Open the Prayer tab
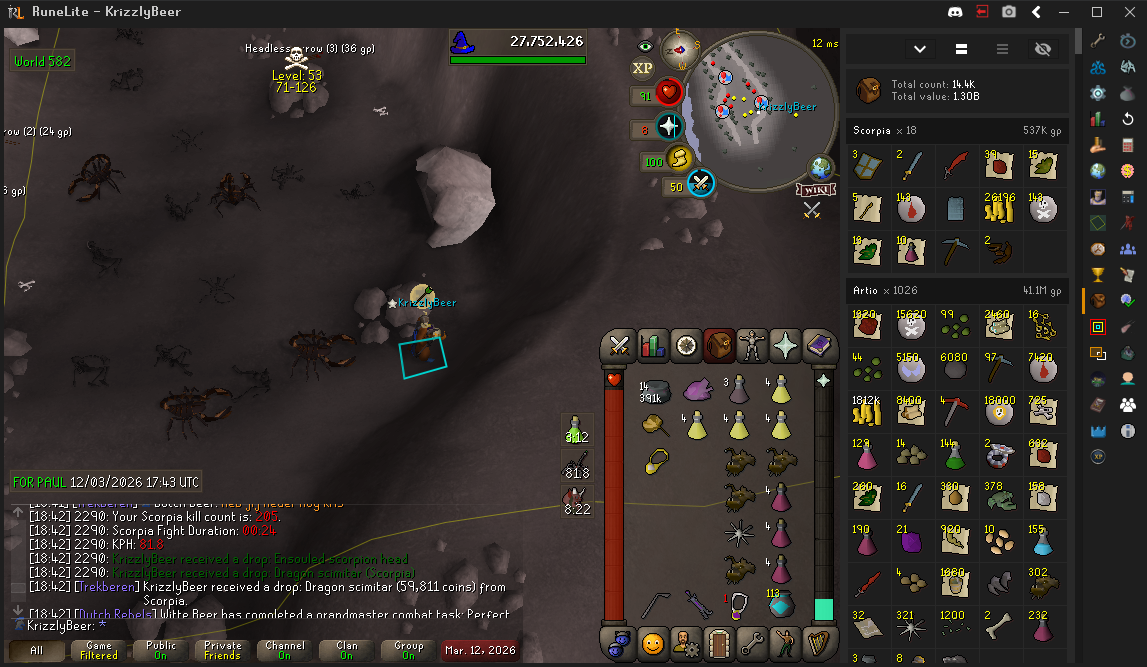This screenshot has height=667, width=1147. [x=787, y=346]
